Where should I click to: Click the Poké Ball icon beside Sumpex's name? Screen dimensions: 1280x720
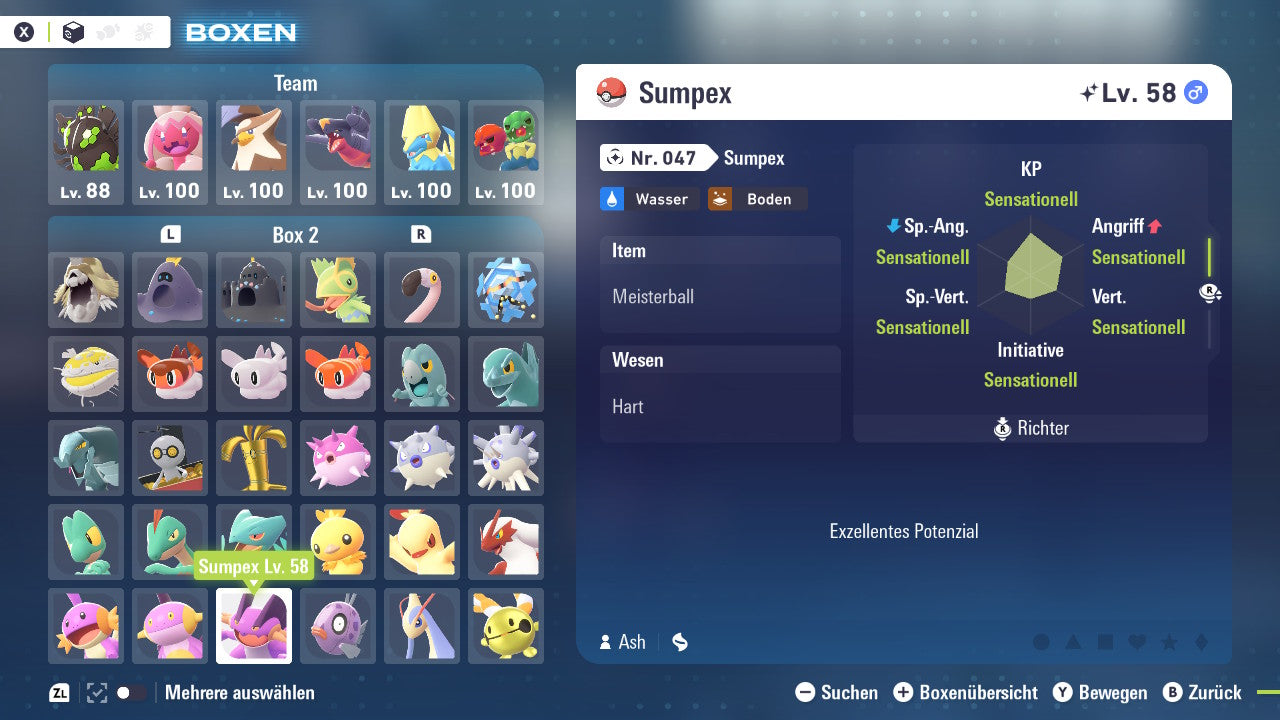(614, 92)
